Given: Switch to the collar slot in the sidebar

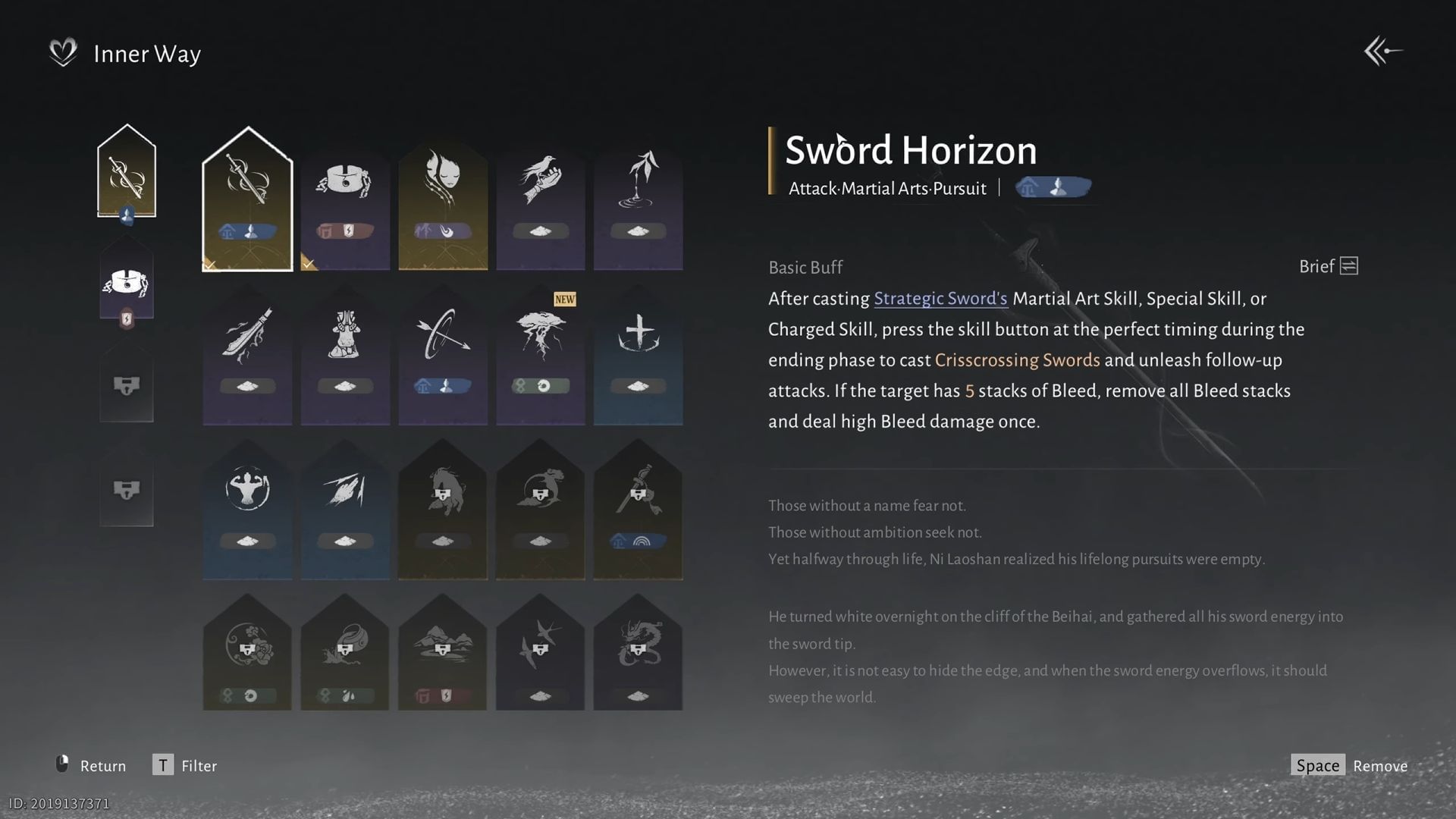Looking at the screenshot, I should coord(127,281).
